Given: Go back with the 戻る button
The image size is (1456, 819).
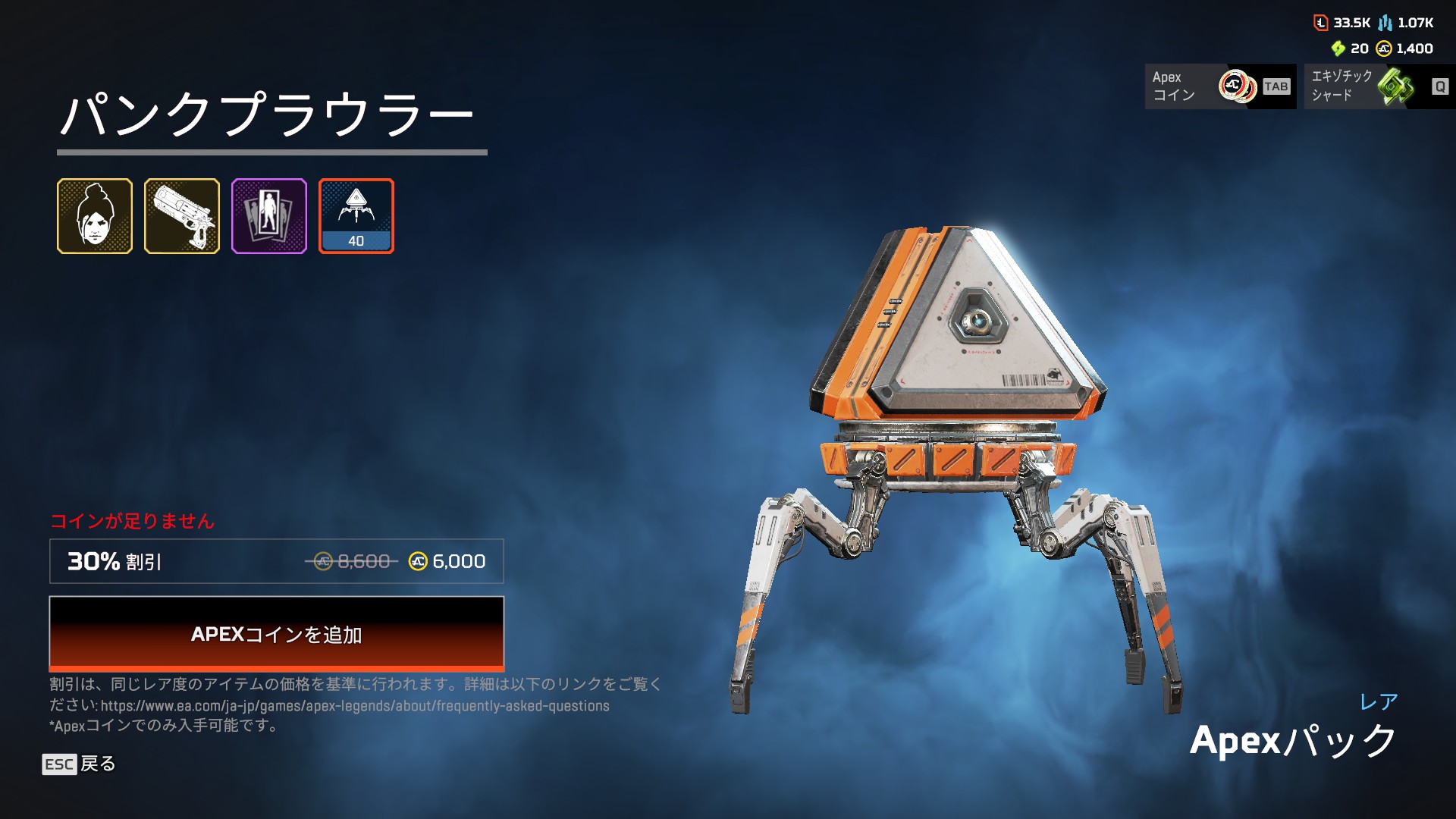Looking at the screenshot, I should (x=80, y=764).
